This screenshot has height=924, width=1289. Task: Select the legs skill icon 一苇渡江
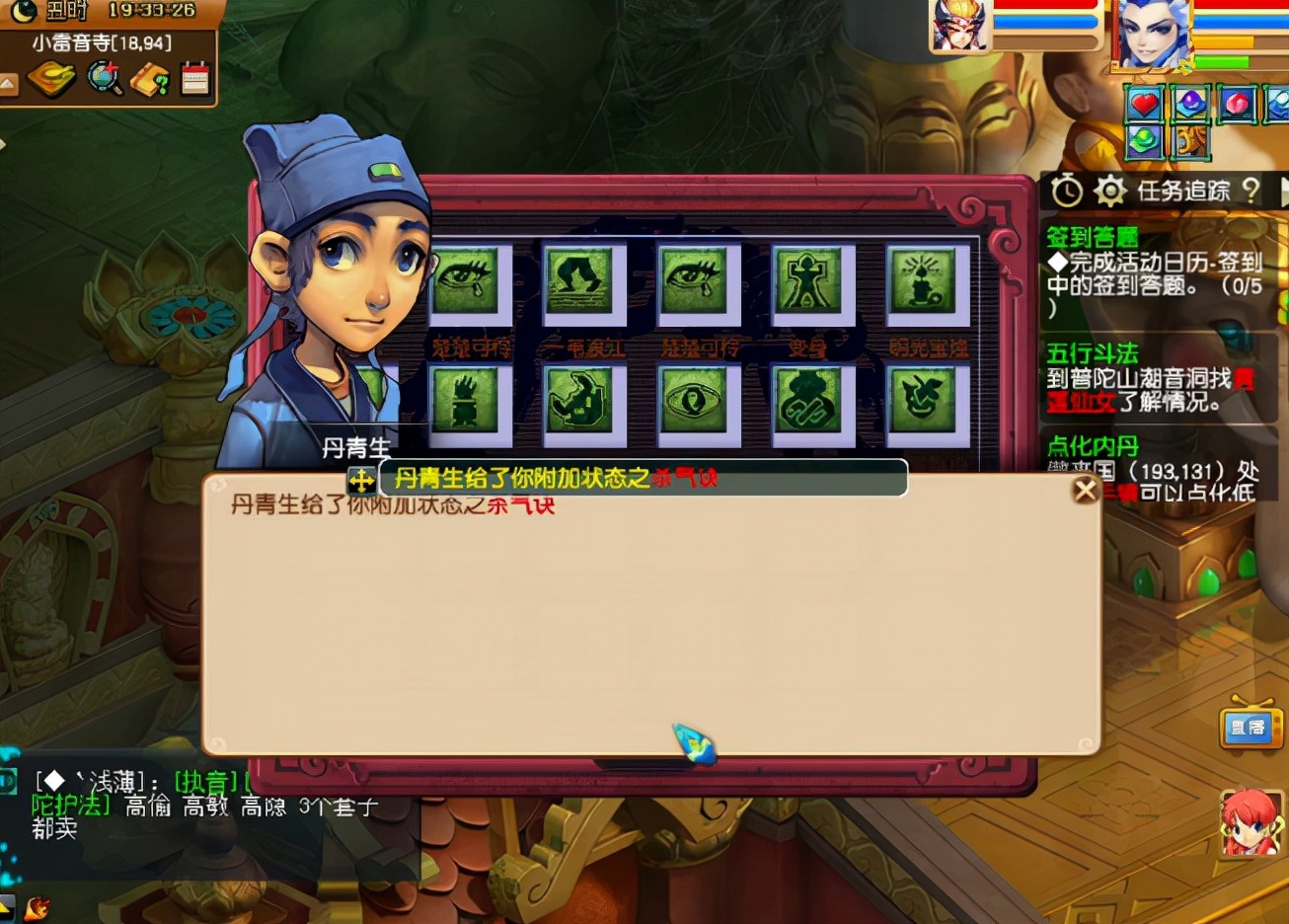pos(580,282)
